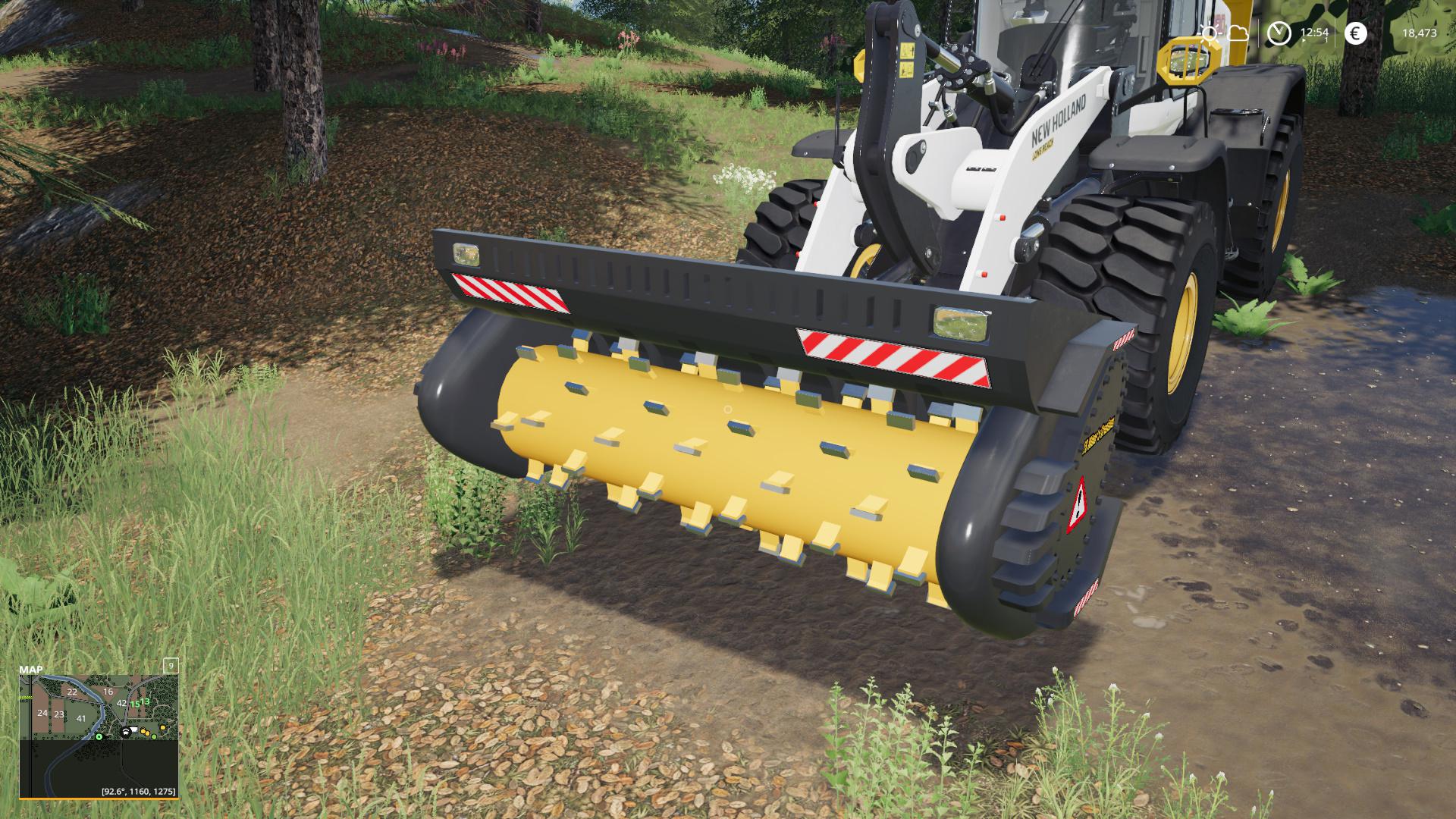Click the green player arrow marker on the map
1456x819 pixels.
pos(99,736)
